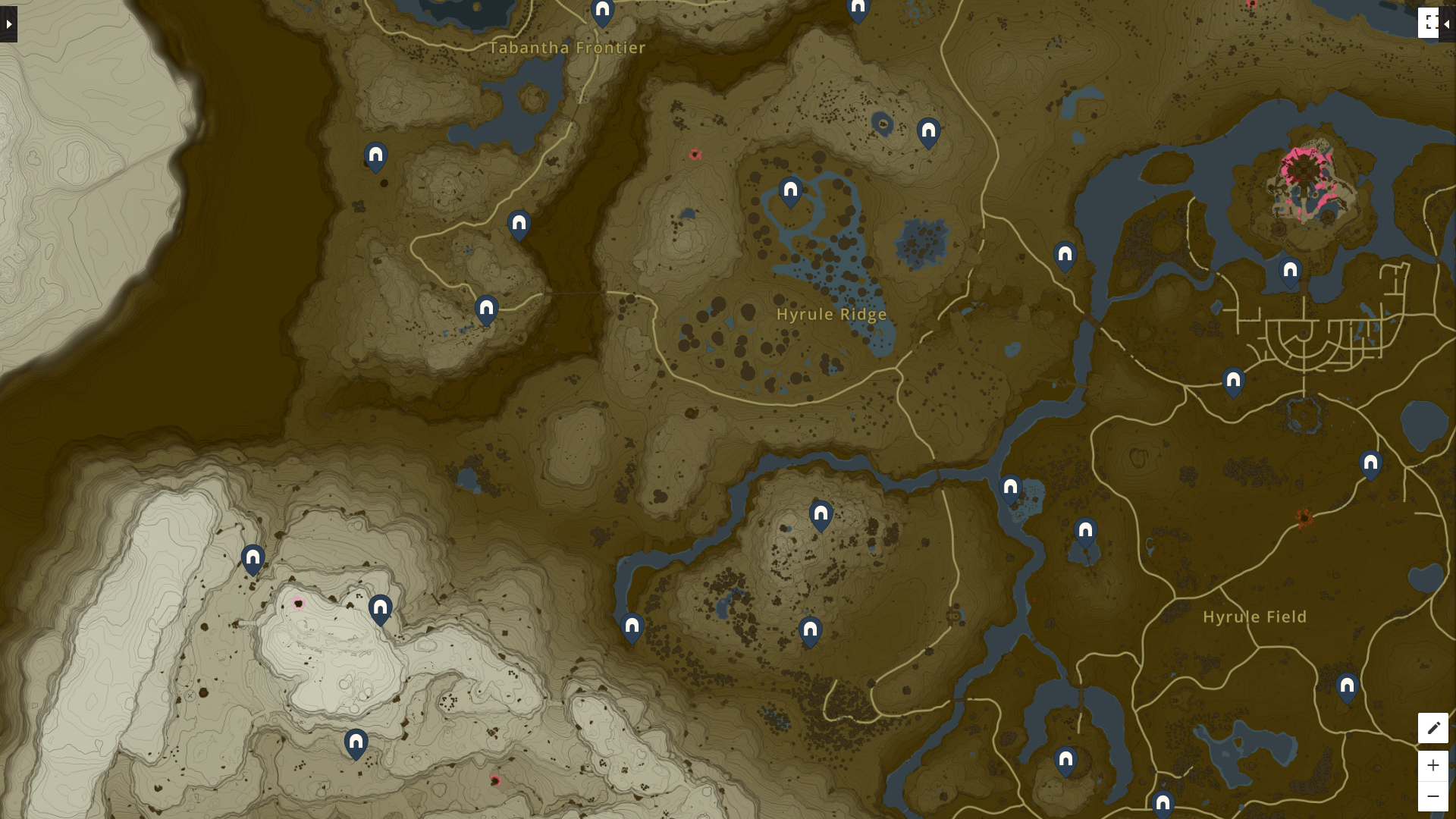Image resolution: width=1456 pixels, height=819 pixels.
Task: Zoom out using the minus button
Action: (1432, 794)
